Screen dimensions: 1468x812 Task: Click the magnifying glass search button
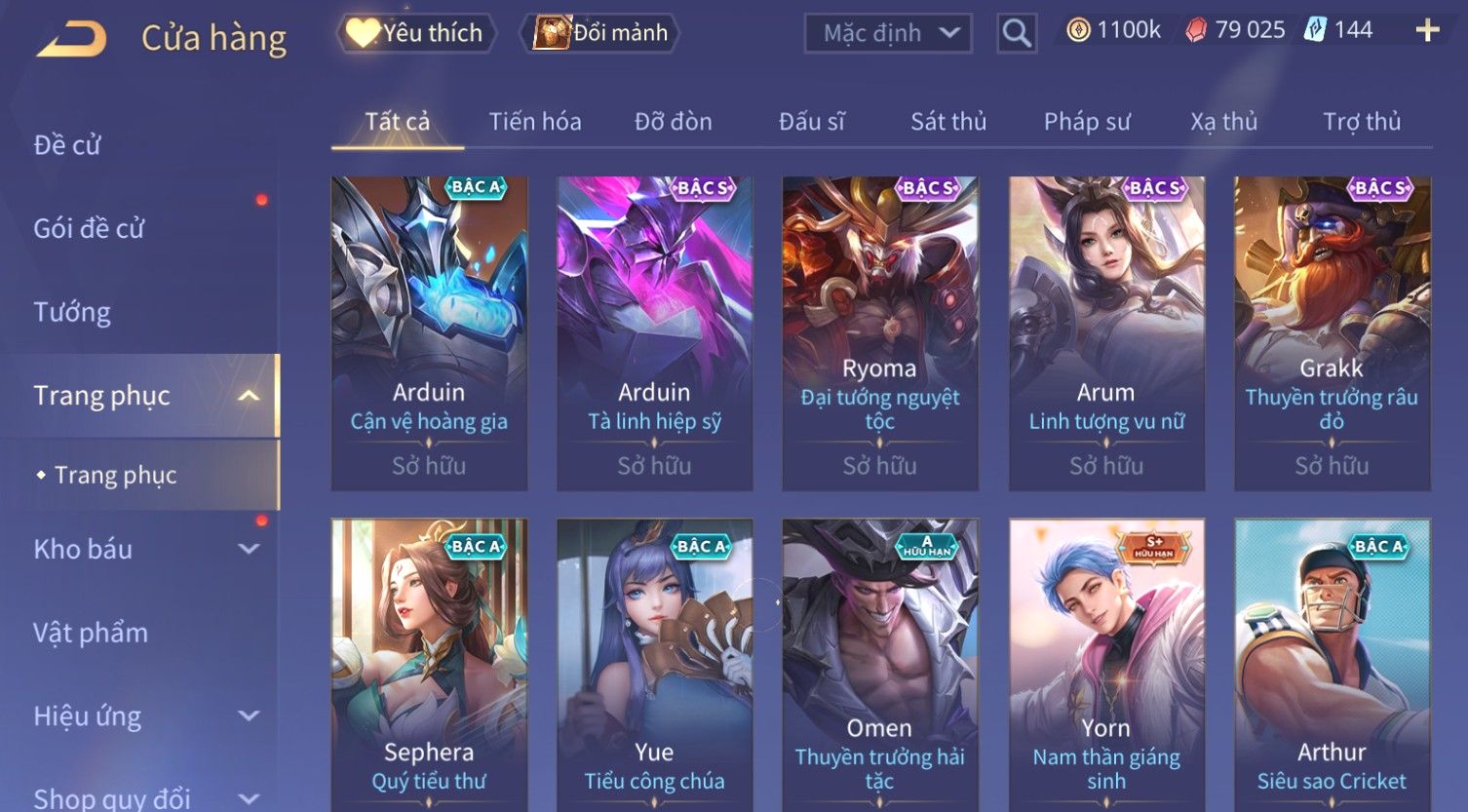click(x=1016, y=34)
